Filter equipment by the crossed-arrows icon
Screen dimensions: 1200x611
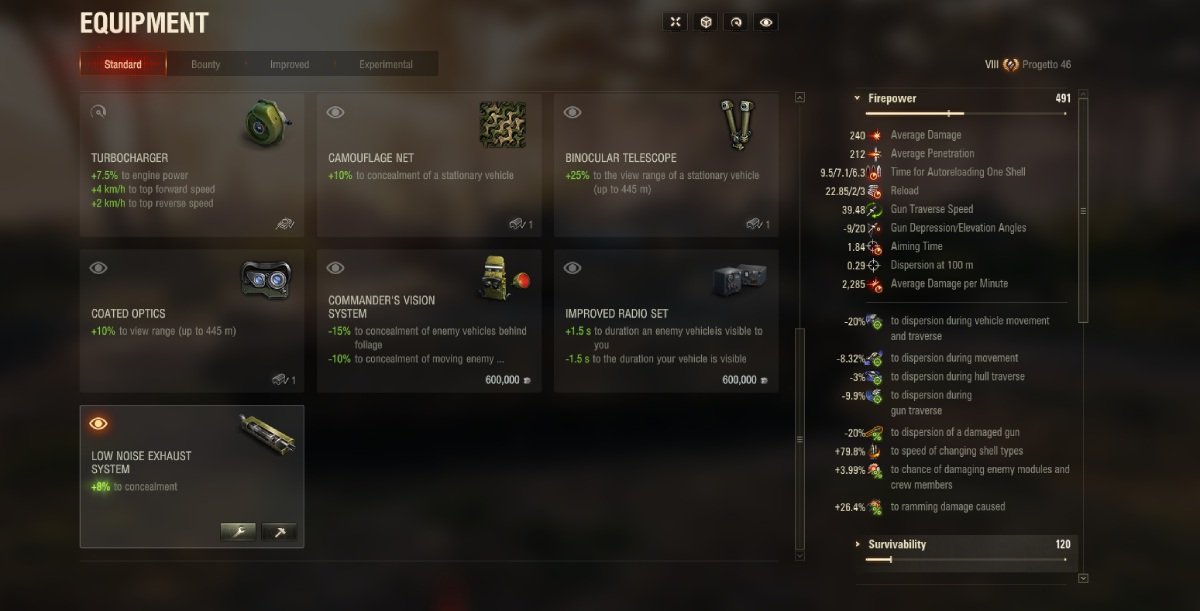coord(676,22)
